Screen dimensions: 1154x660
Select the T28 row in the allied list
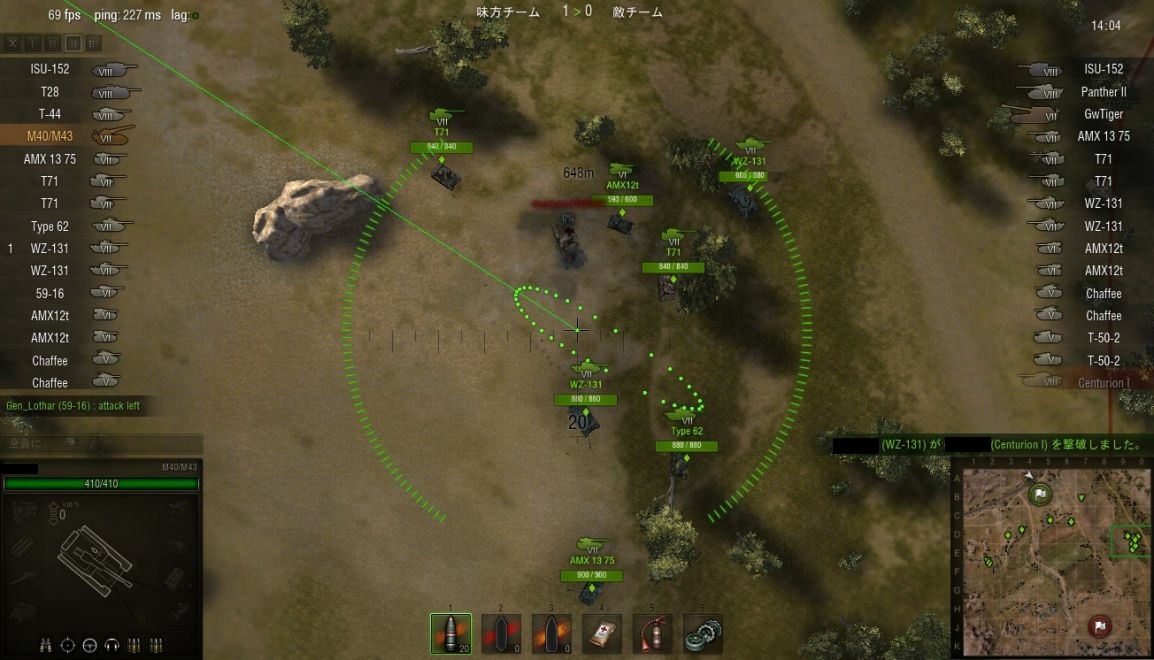click(49, 92)
